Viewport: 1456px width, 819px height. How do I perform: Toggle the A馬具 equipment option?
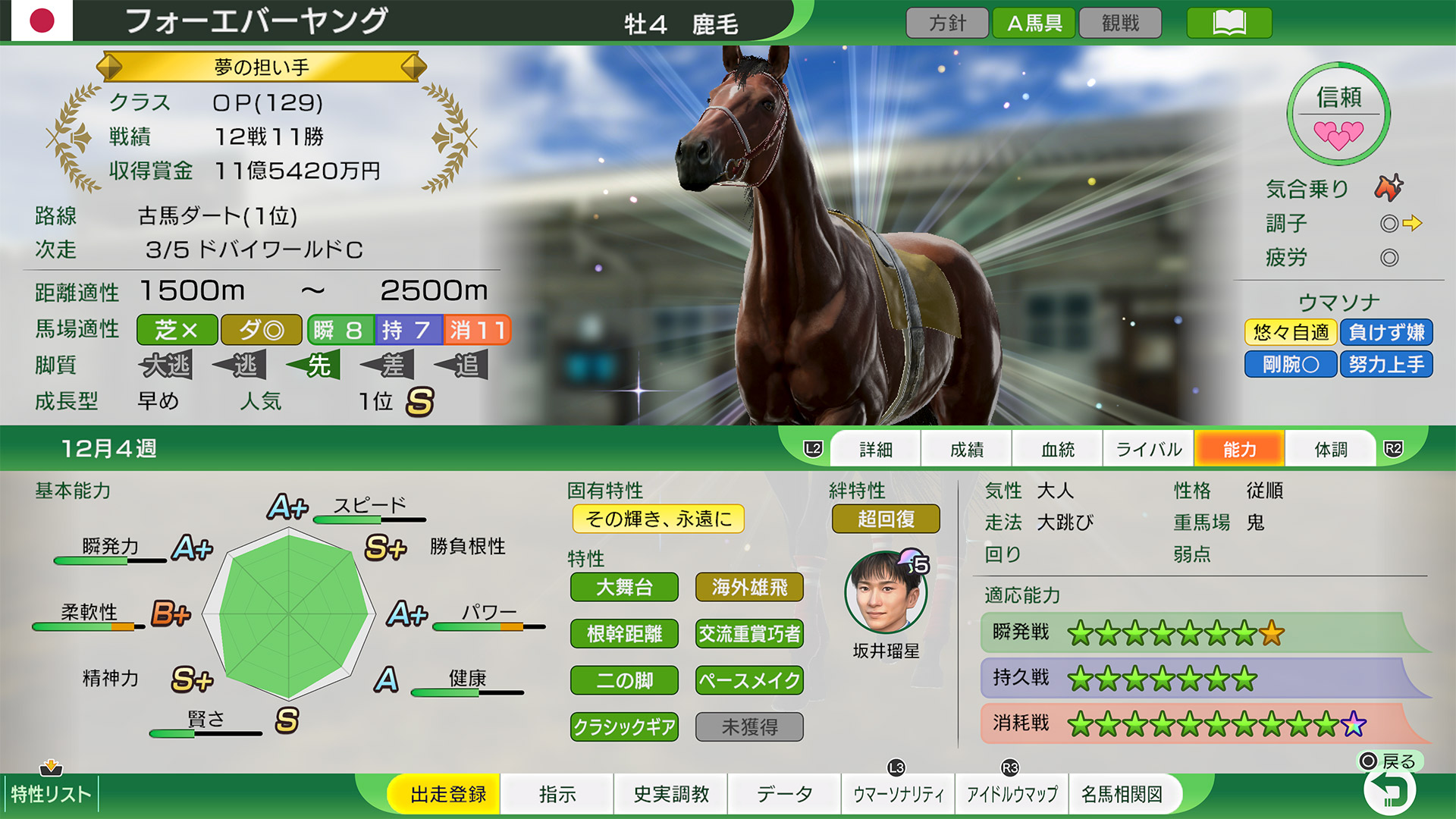(1033, 22)
